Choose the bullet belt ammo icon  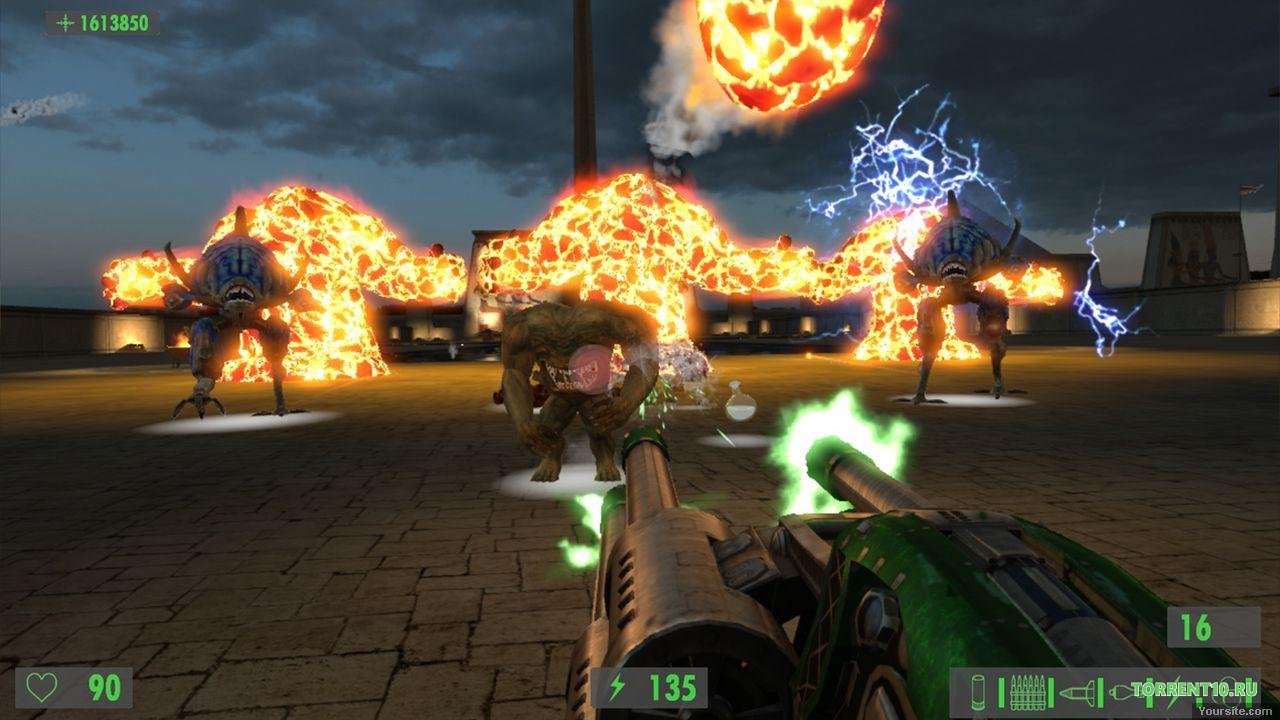pyautogui.click(x=1027, y=691)
